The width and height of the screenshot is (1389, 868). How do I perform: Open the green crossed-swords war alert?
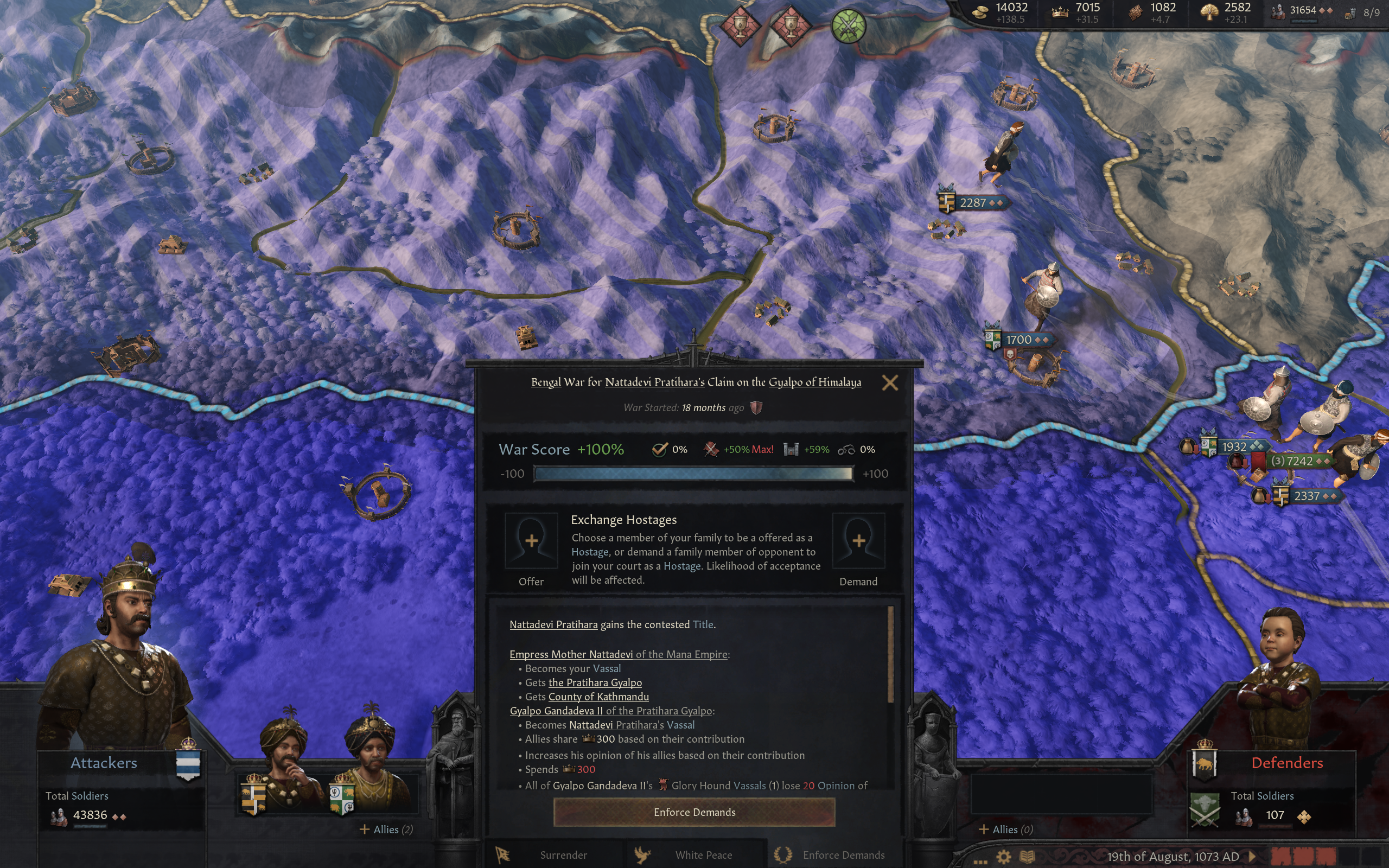(x=849, y=26)
